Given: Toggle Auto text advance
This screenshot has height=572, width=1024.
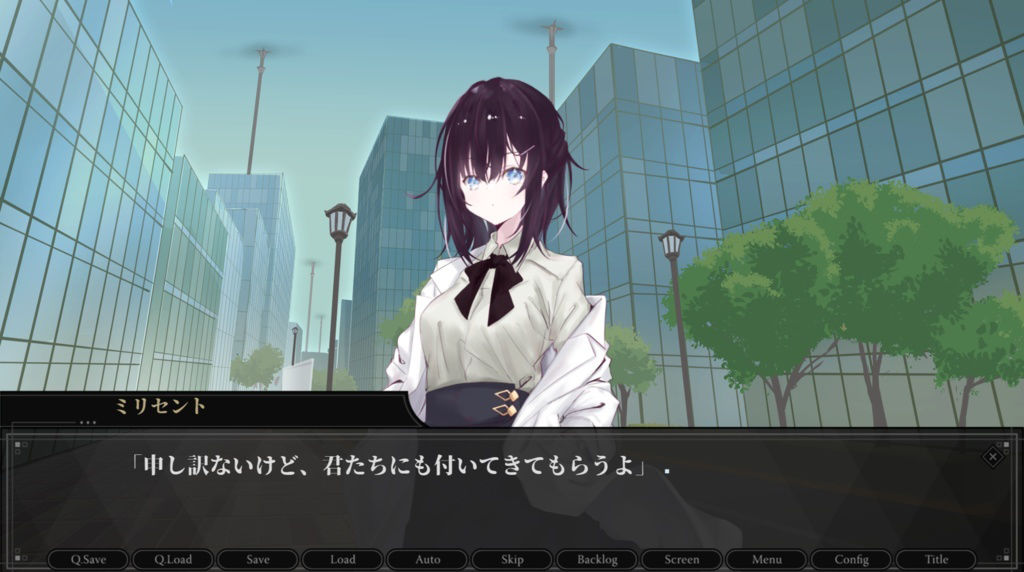Looking at the screenshot, I should 427,559.
